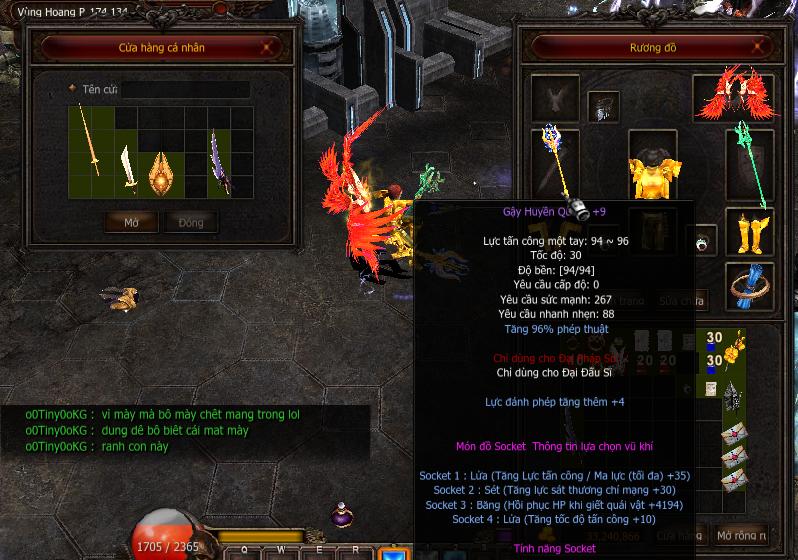Pick the golden orb shield in shop

coord(162,173)
